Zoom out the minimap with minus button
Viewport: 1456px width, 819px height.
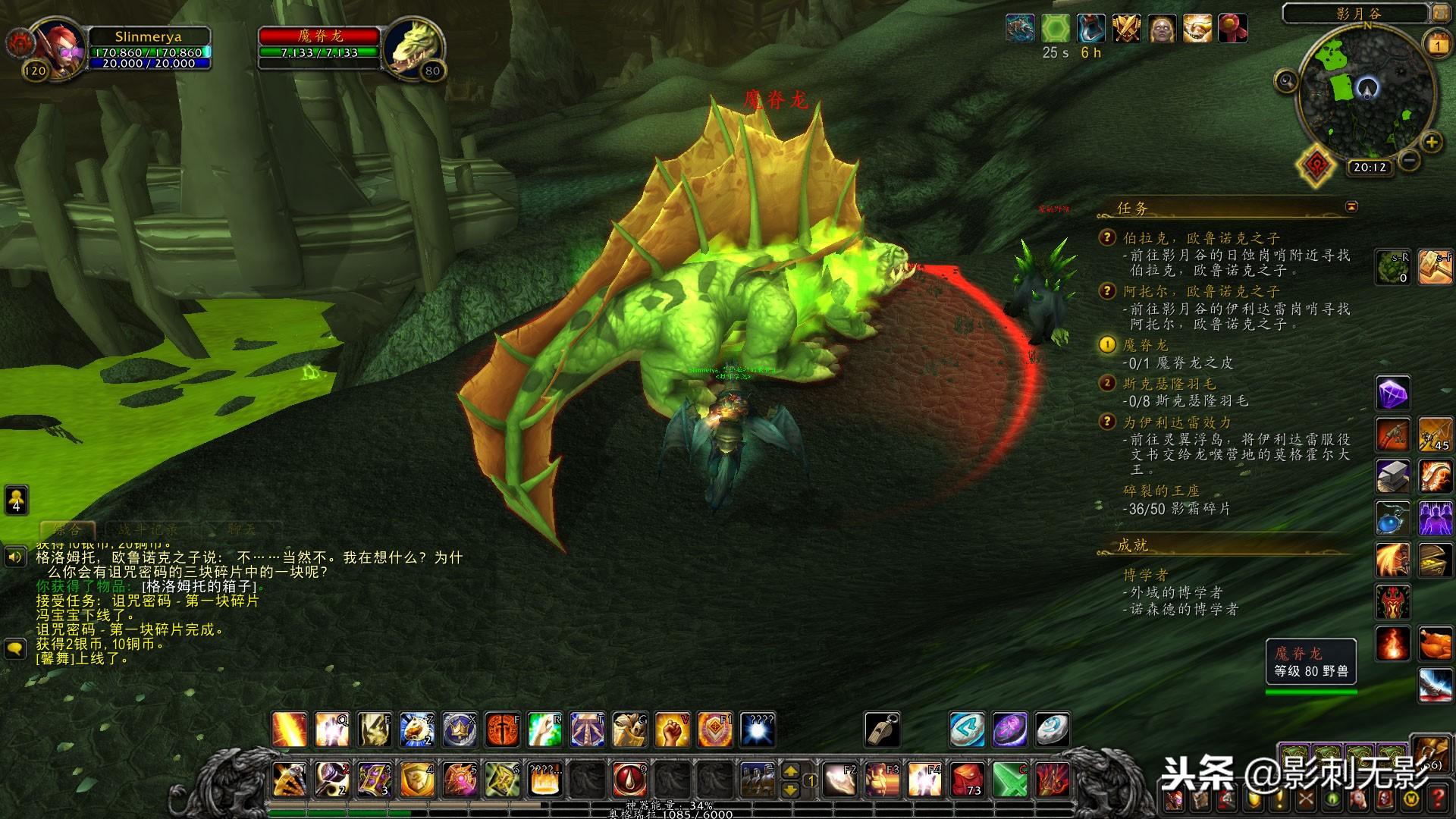[1409, 160]
